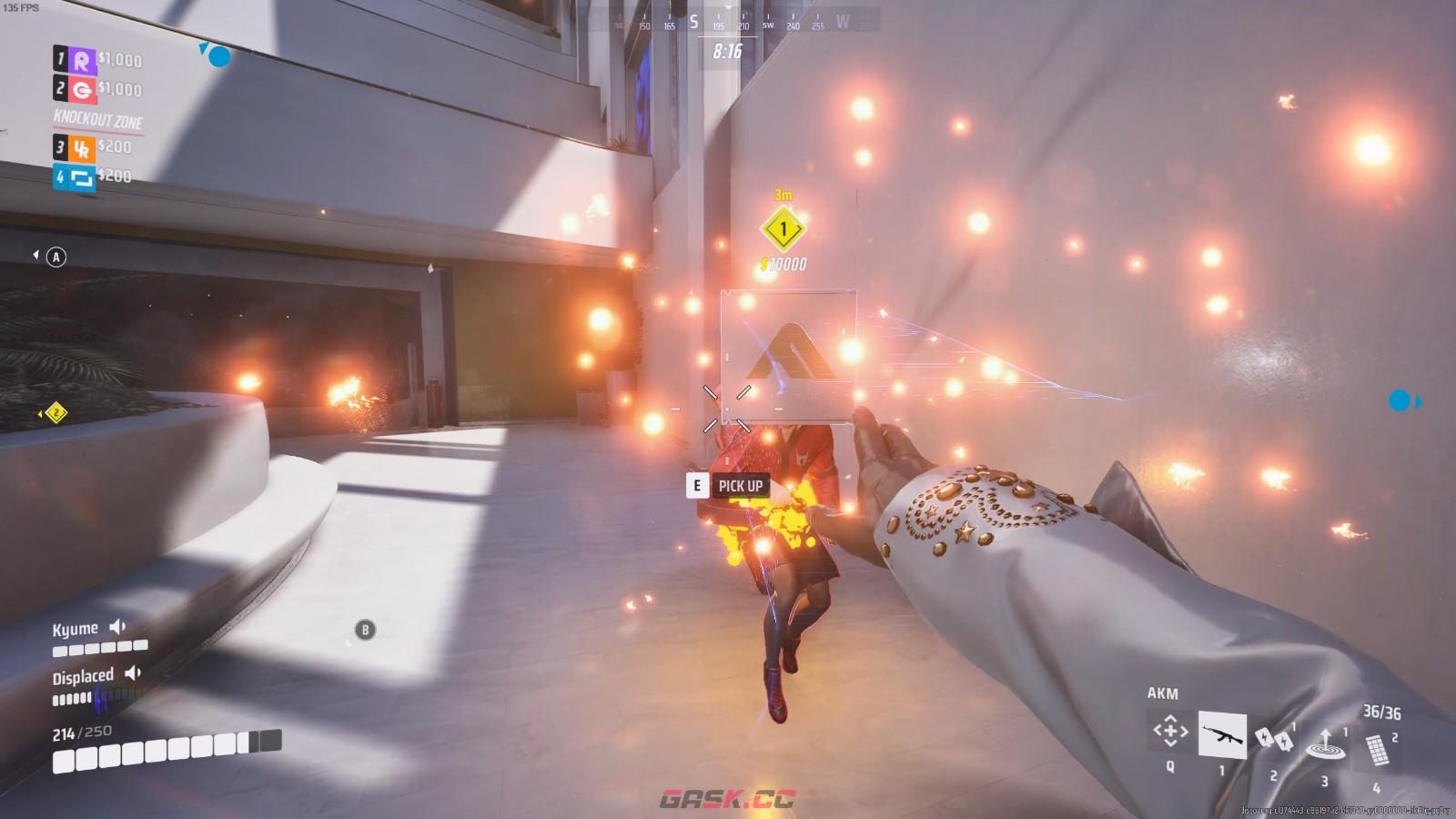Click the circular A point marker
This screenshot has width=1456, height=819.
click(56, 258)
